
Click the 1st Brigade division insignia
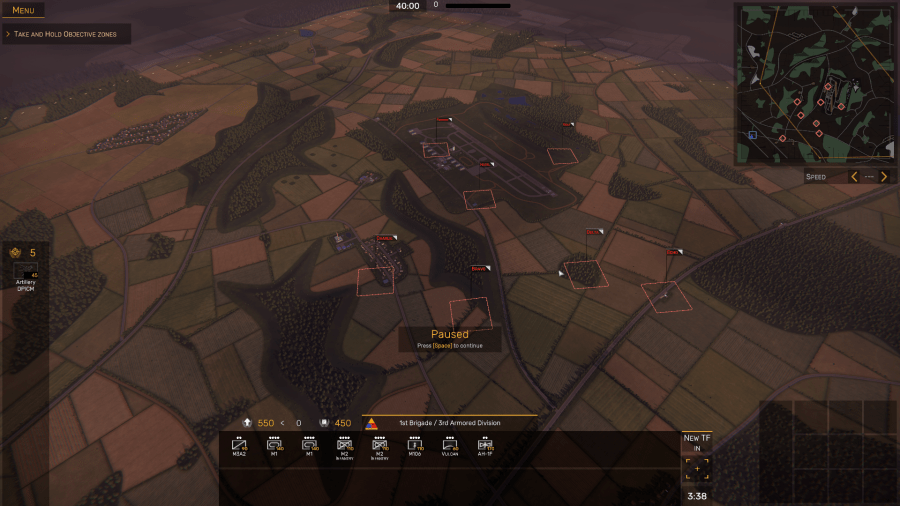(372, 423)
